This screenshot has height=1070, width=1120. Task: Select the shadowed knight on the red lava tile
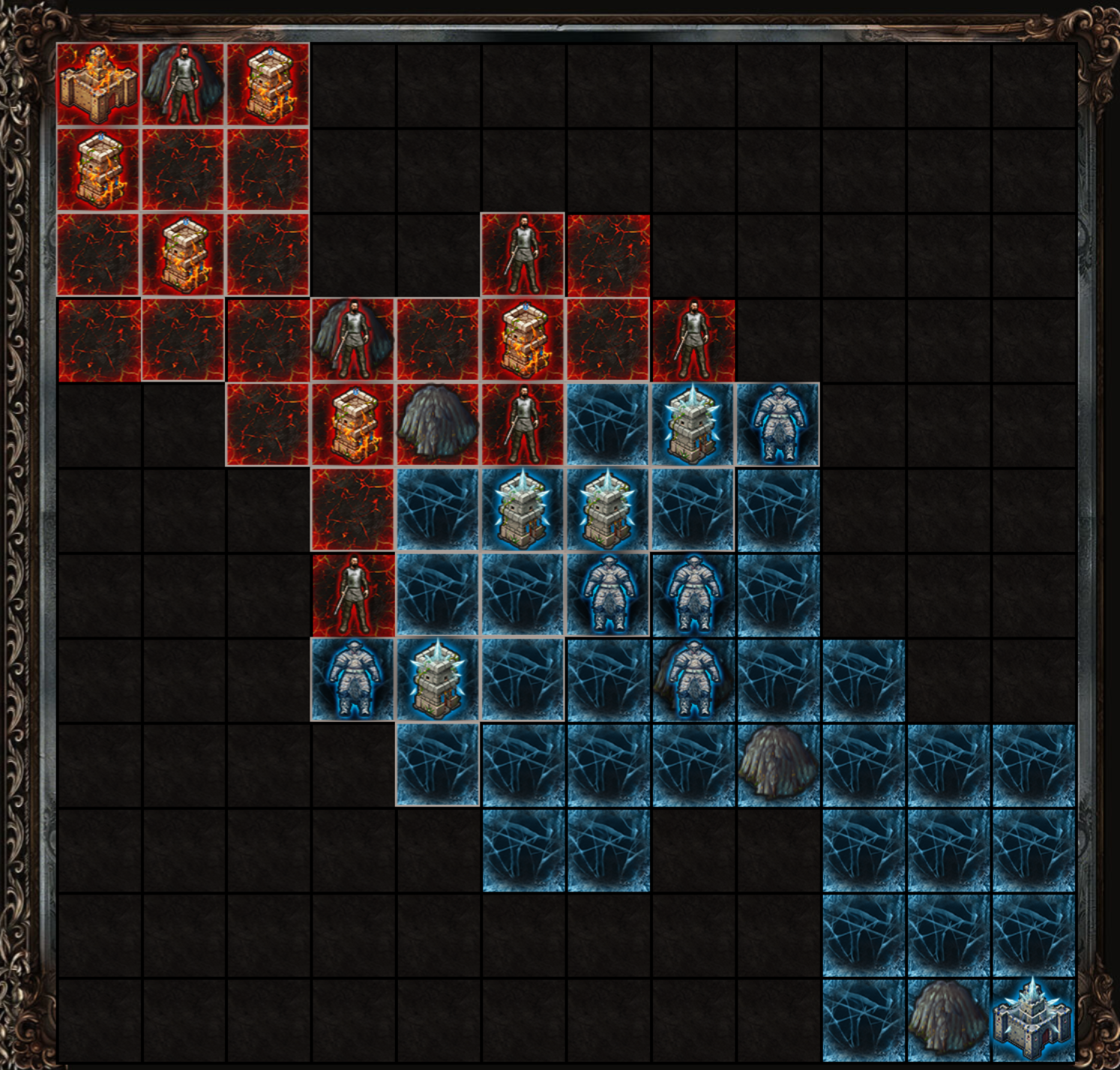pos(353,339)
